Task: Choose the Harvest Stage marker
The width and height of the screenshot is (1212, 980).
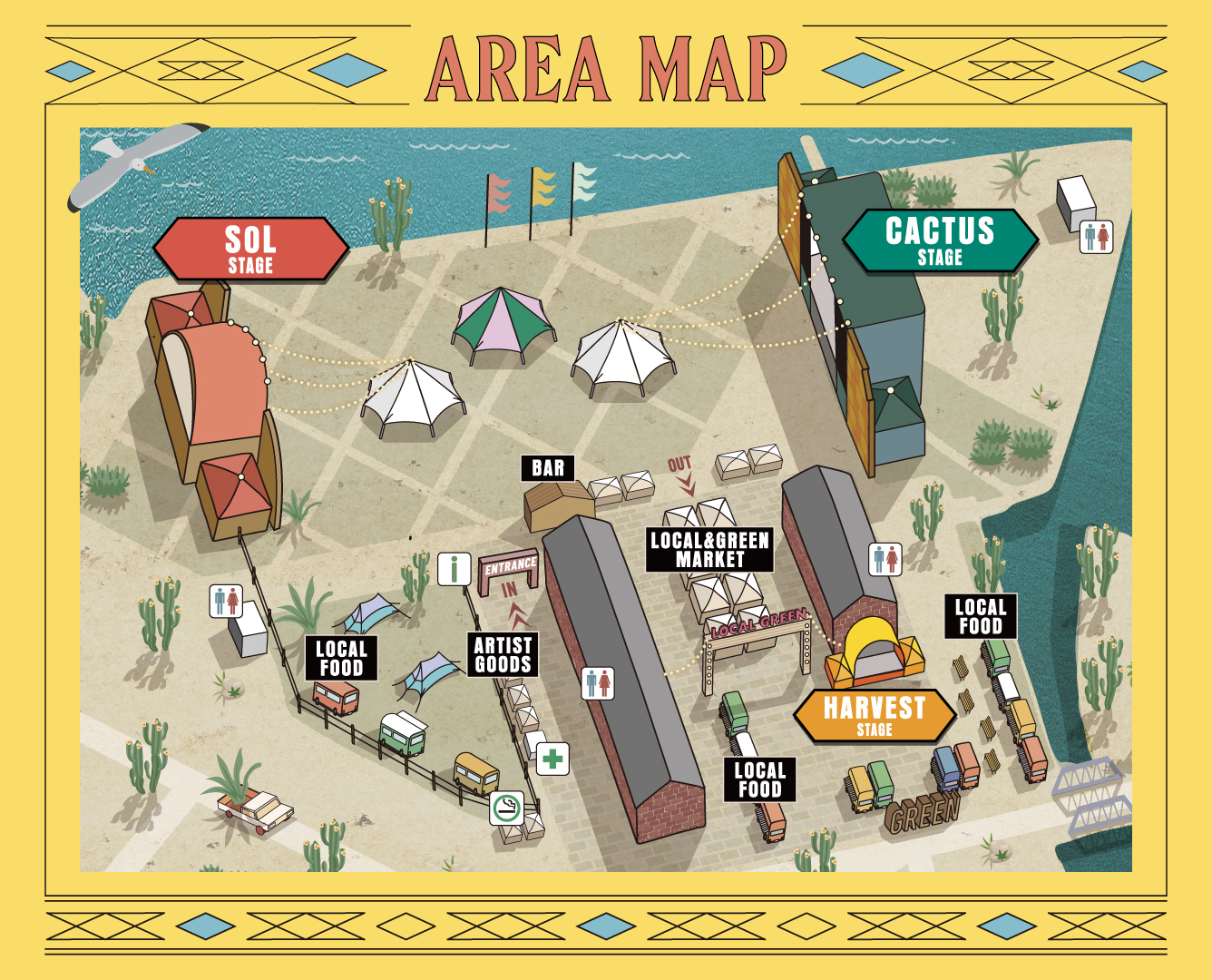Action: click(875, 715)
